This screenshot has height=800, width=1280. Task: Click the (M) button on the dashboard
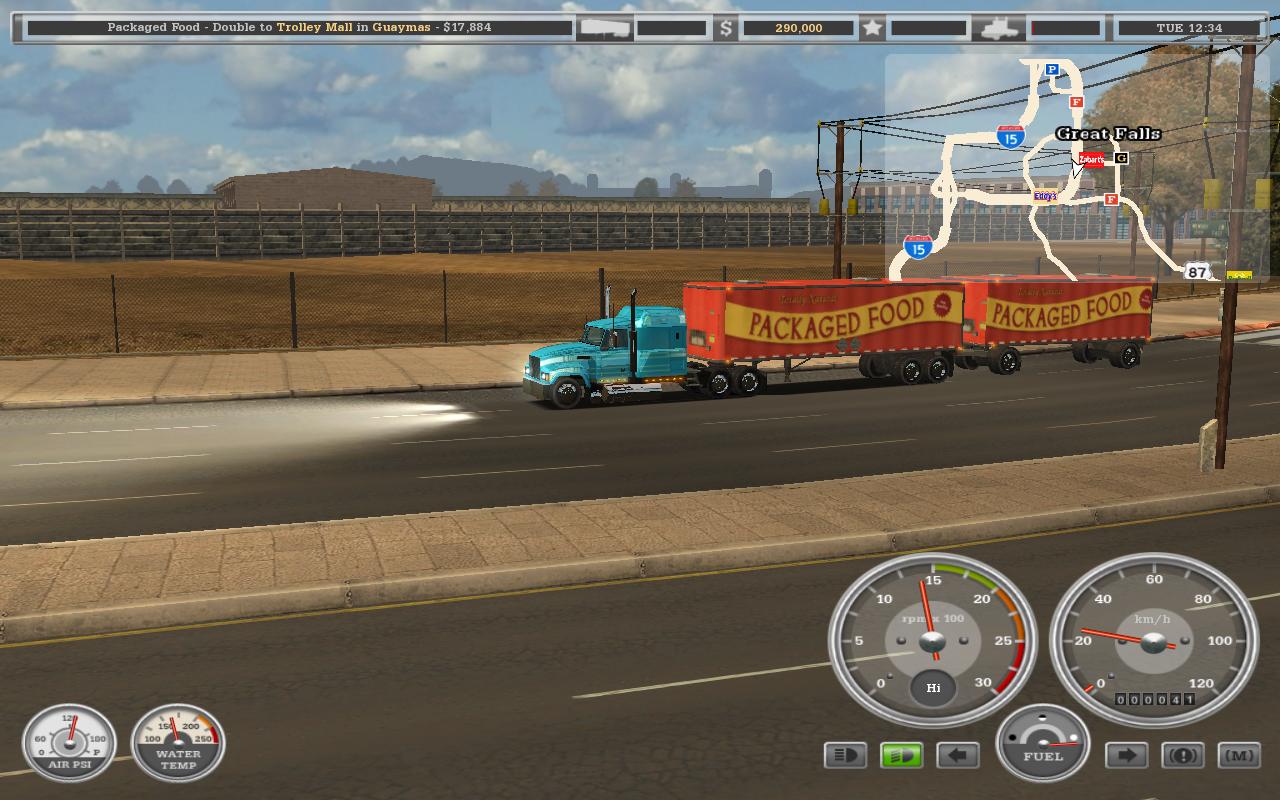click(1238, 755)
